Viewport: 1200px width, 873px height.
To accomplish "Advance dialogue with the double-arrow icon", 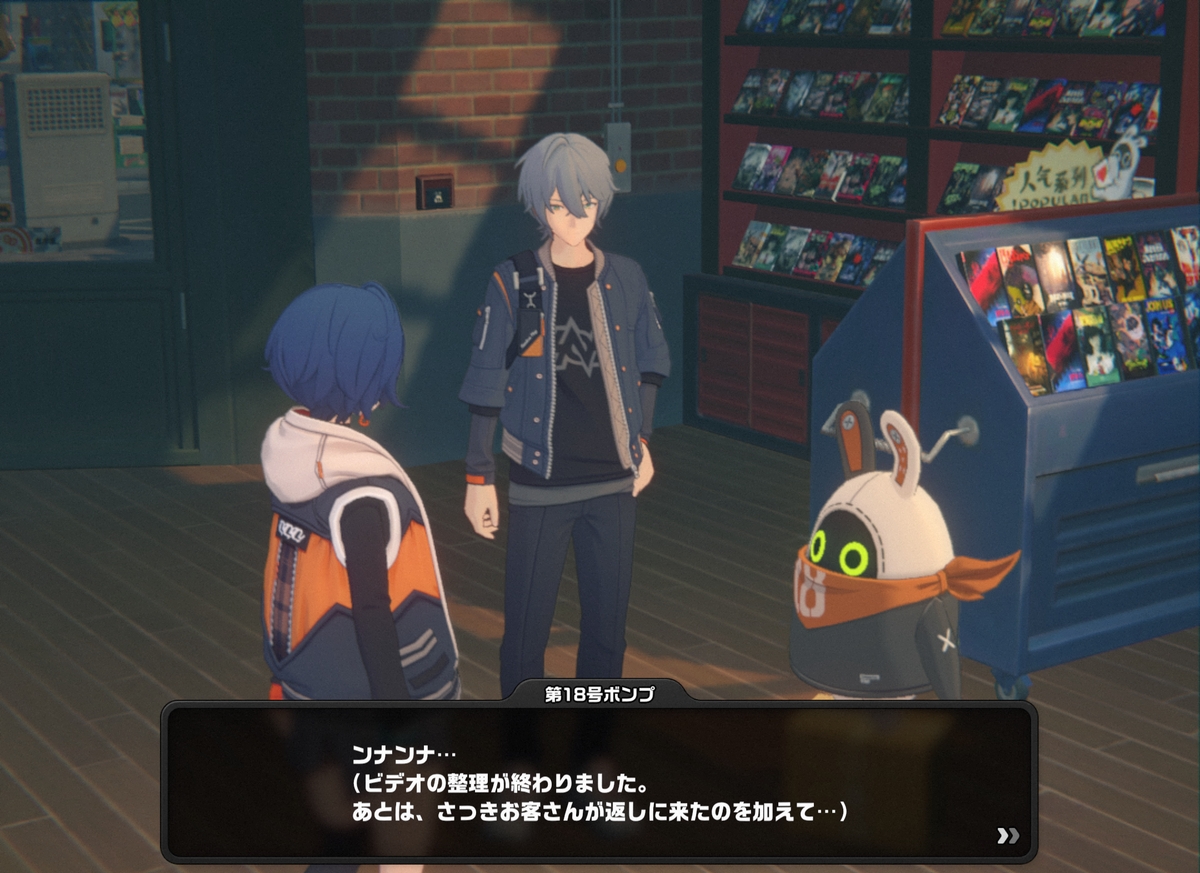I will (1007, 835).
